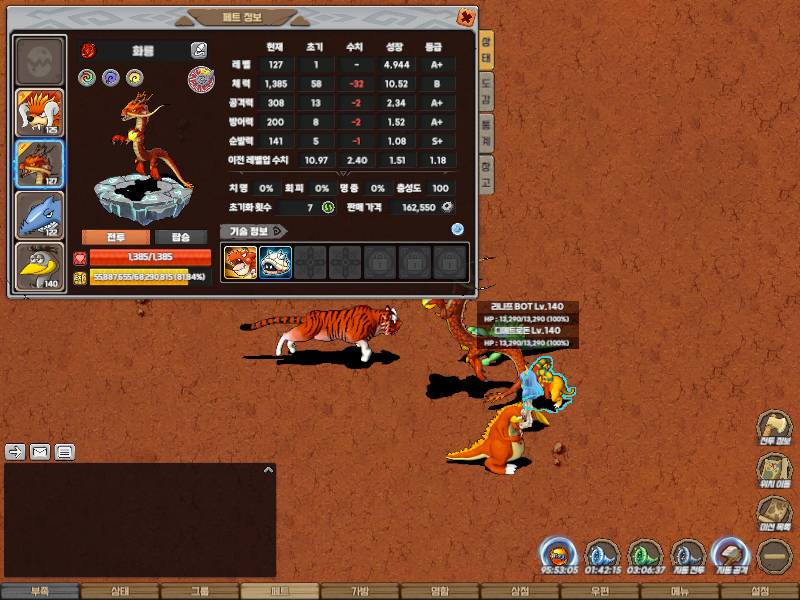The height and width of the screenshot is (600, 800).
Task: Open the 위치 이동 map icon
Action: coord(775,468)
